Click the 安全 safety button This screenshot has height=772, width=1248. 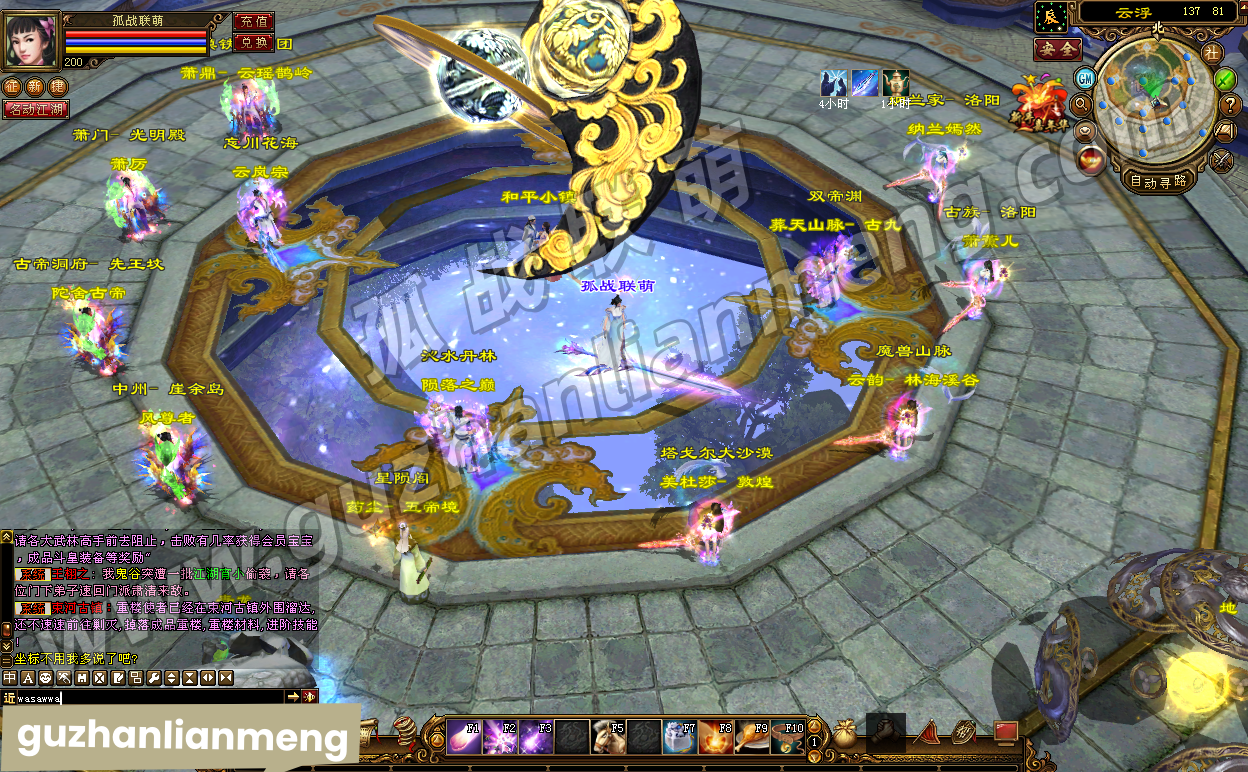click(x=1057, y=49)
